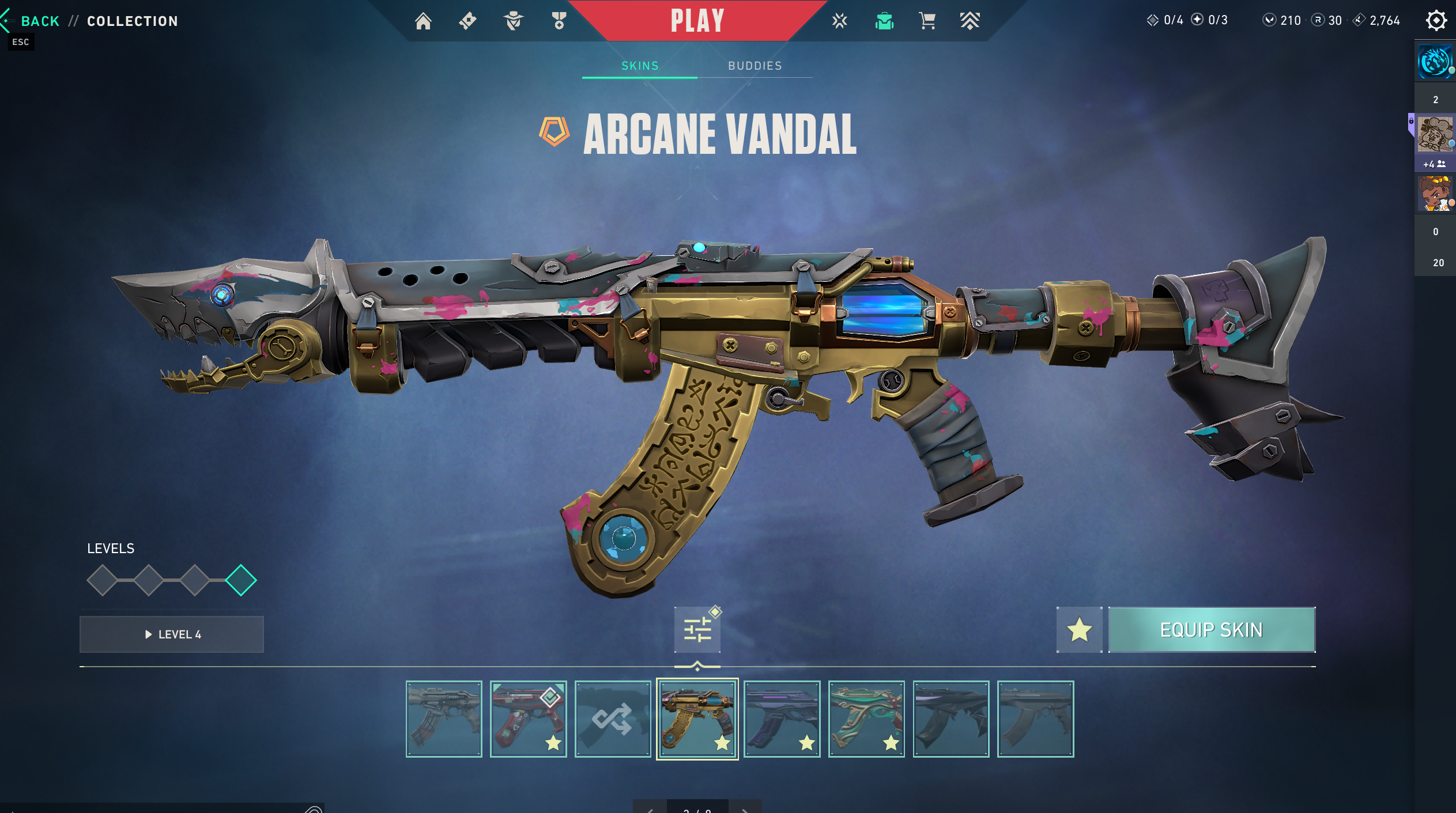The image size is (1456, 813).
Task: Pick the purple Vandal skin thumbnail
Action: coord(782,719)
